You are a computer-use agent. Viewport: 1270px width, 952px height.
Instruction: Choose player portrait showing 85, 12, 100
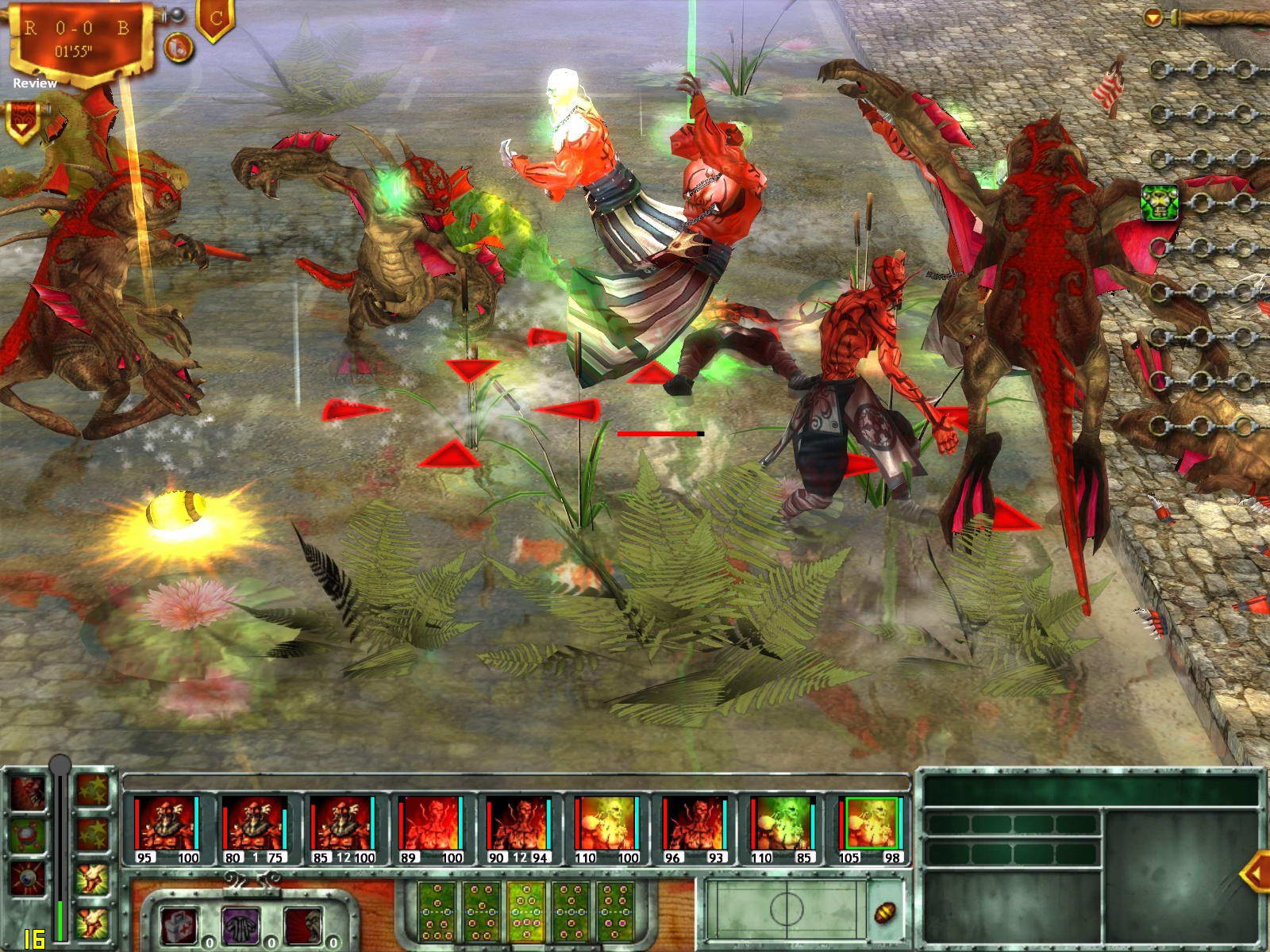pos(342,823)
